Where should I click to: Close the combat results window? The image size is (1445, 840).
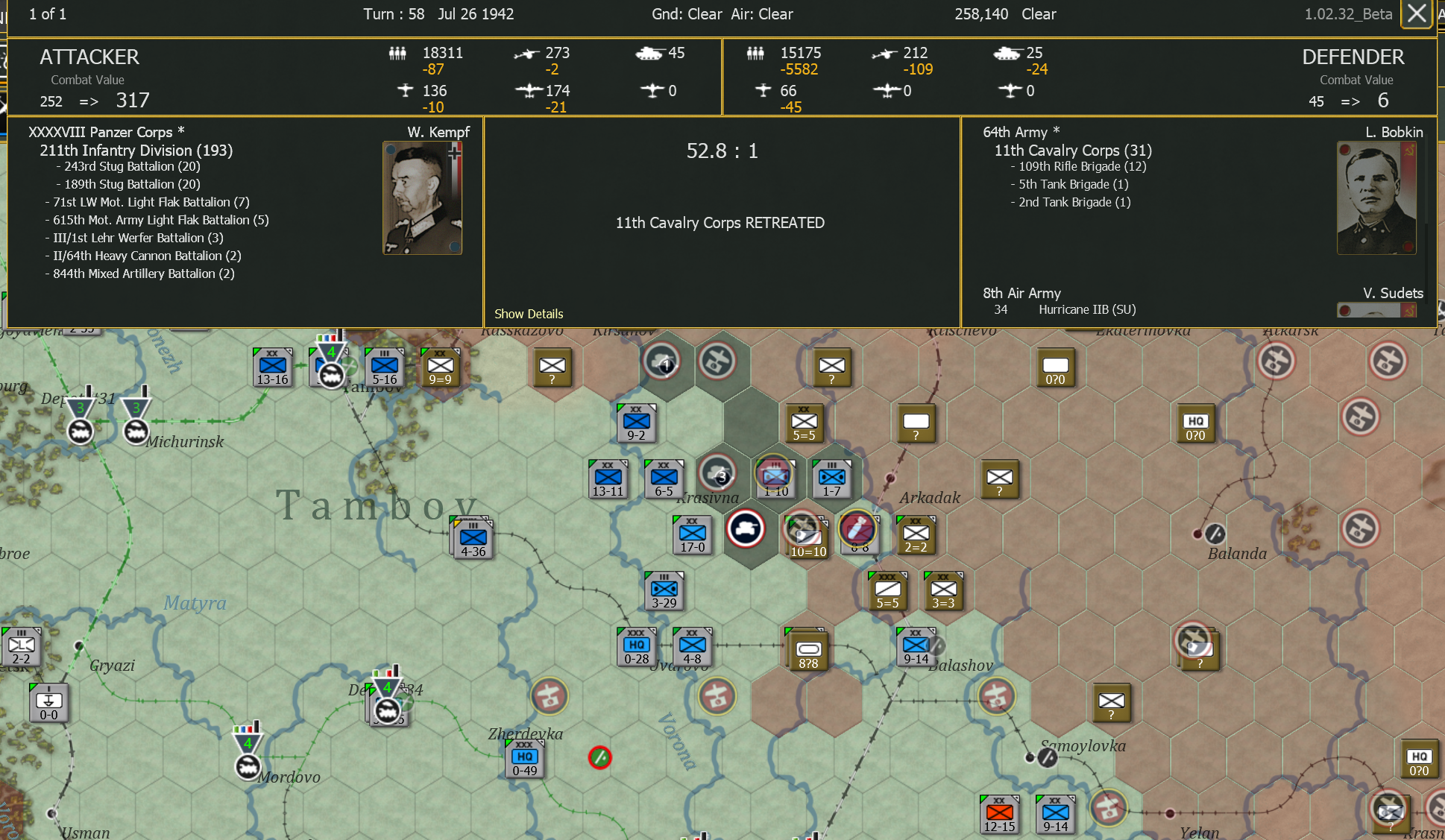point(1416,13)
